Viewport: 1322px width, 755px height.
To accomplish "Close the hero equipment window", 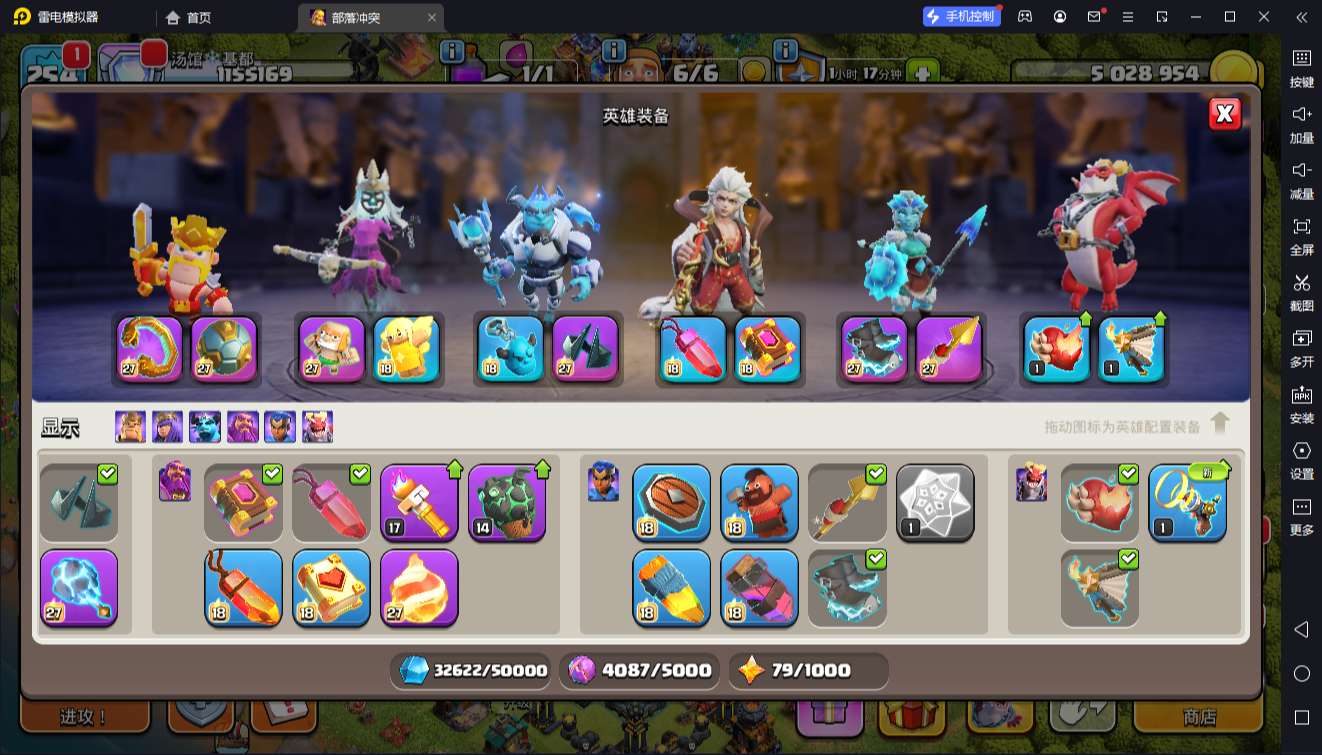I will 1224,114.
